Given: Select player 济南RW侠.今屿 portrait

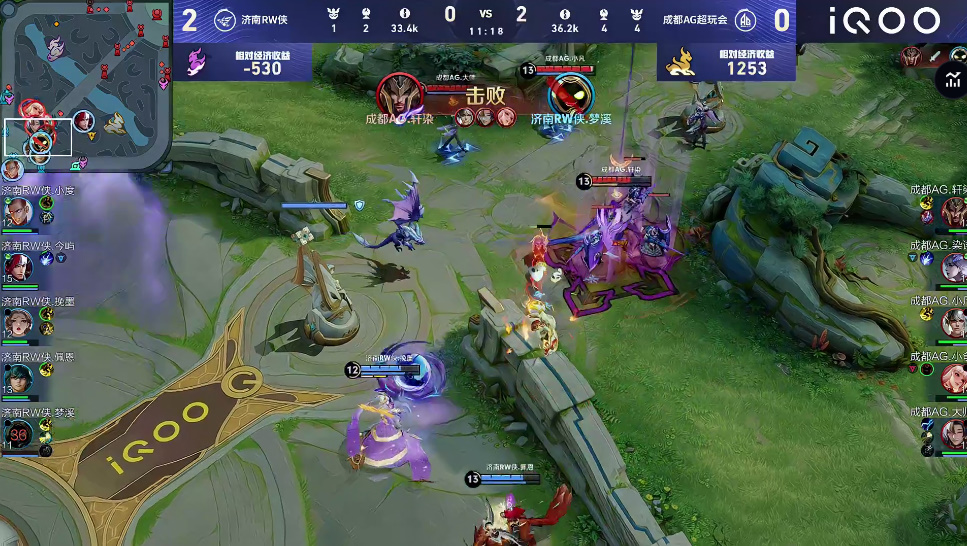Looking at the screenshot, I should point(19,266).
